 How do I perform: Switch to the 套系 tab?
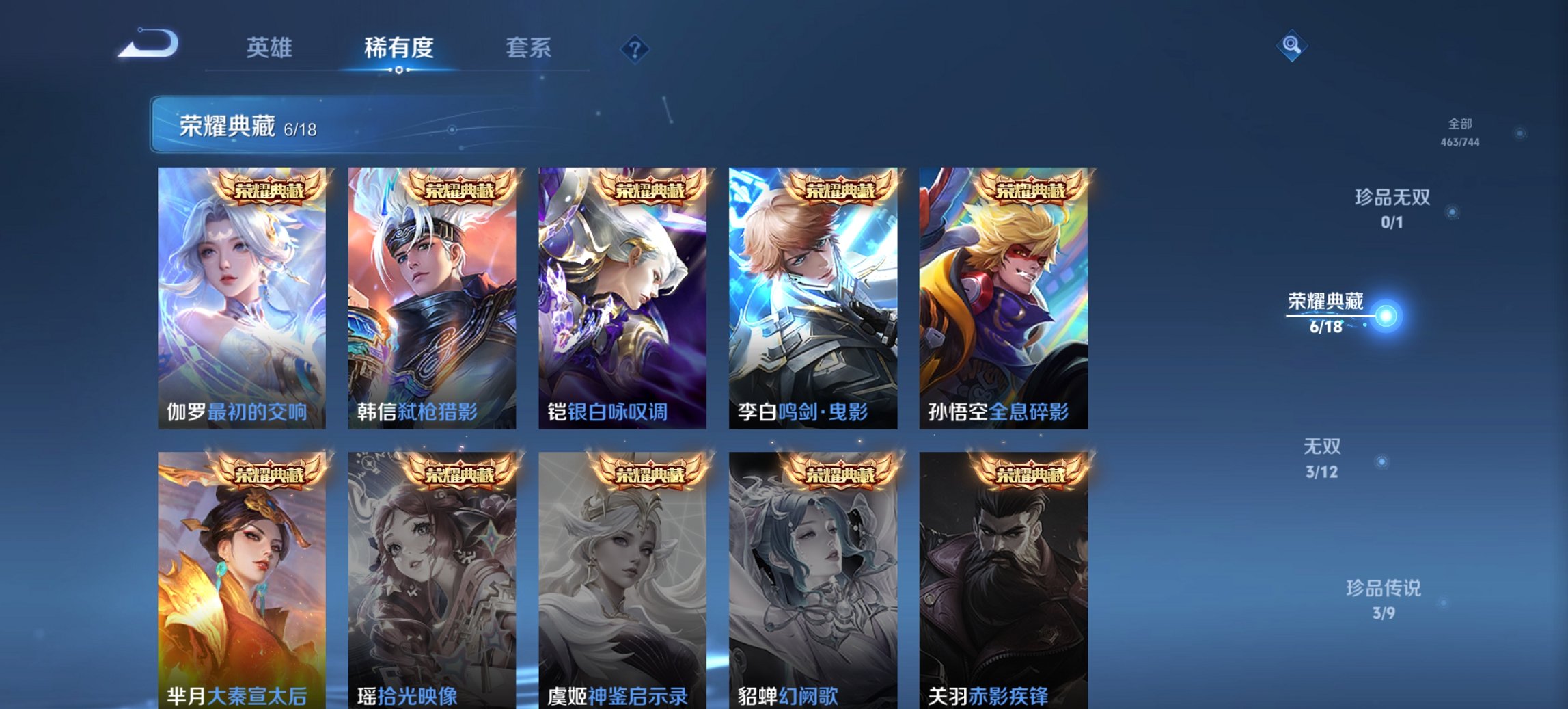[529, 46]
